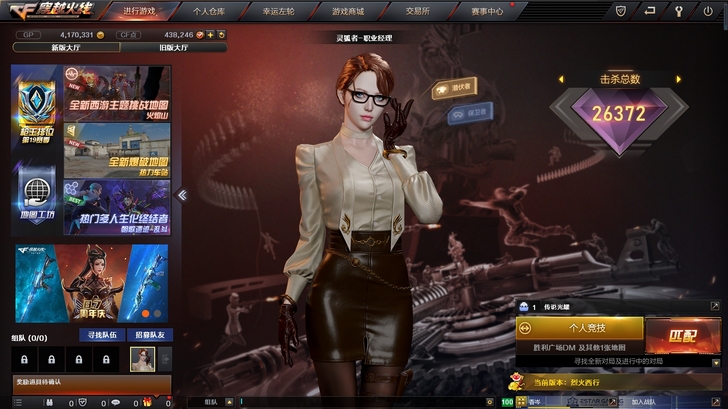Open the 地图工坊 map workshop tile
This screenshot has height=409, width=728.
pyautogui.click(x=37, y=199)
